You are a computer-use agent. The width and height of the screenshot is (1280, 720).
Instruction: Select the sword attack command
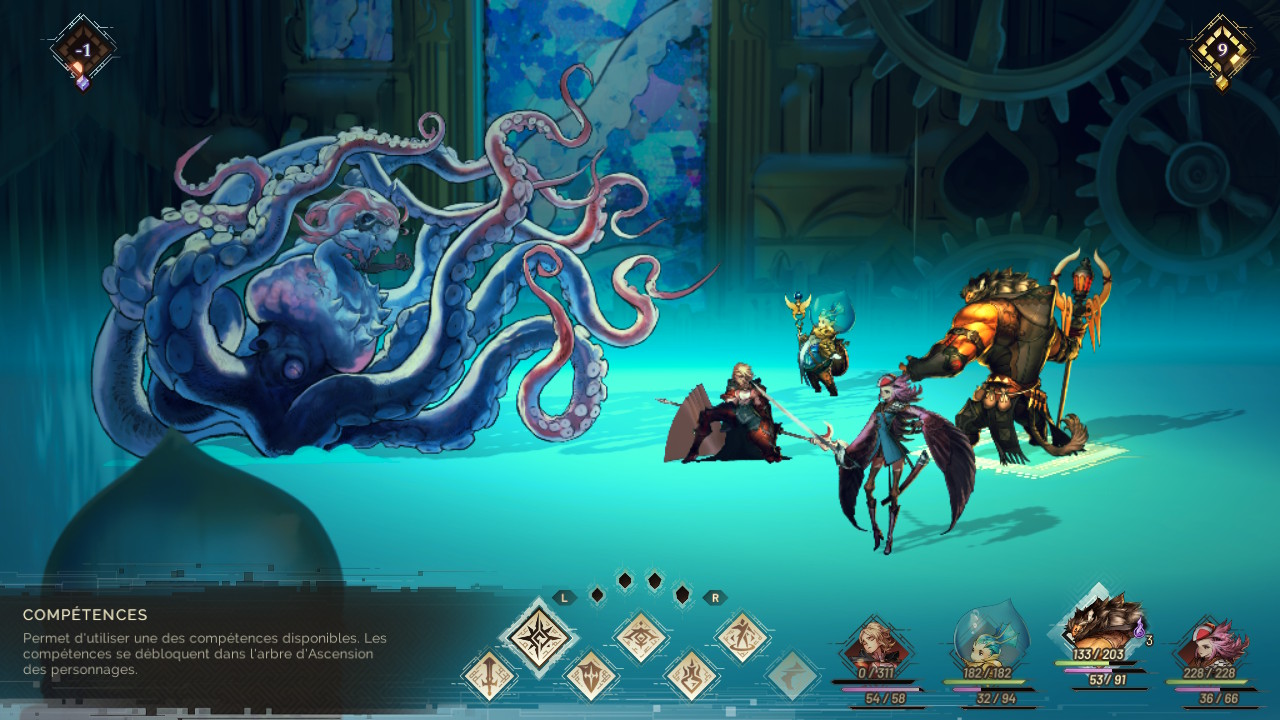[x=490, y=675]
